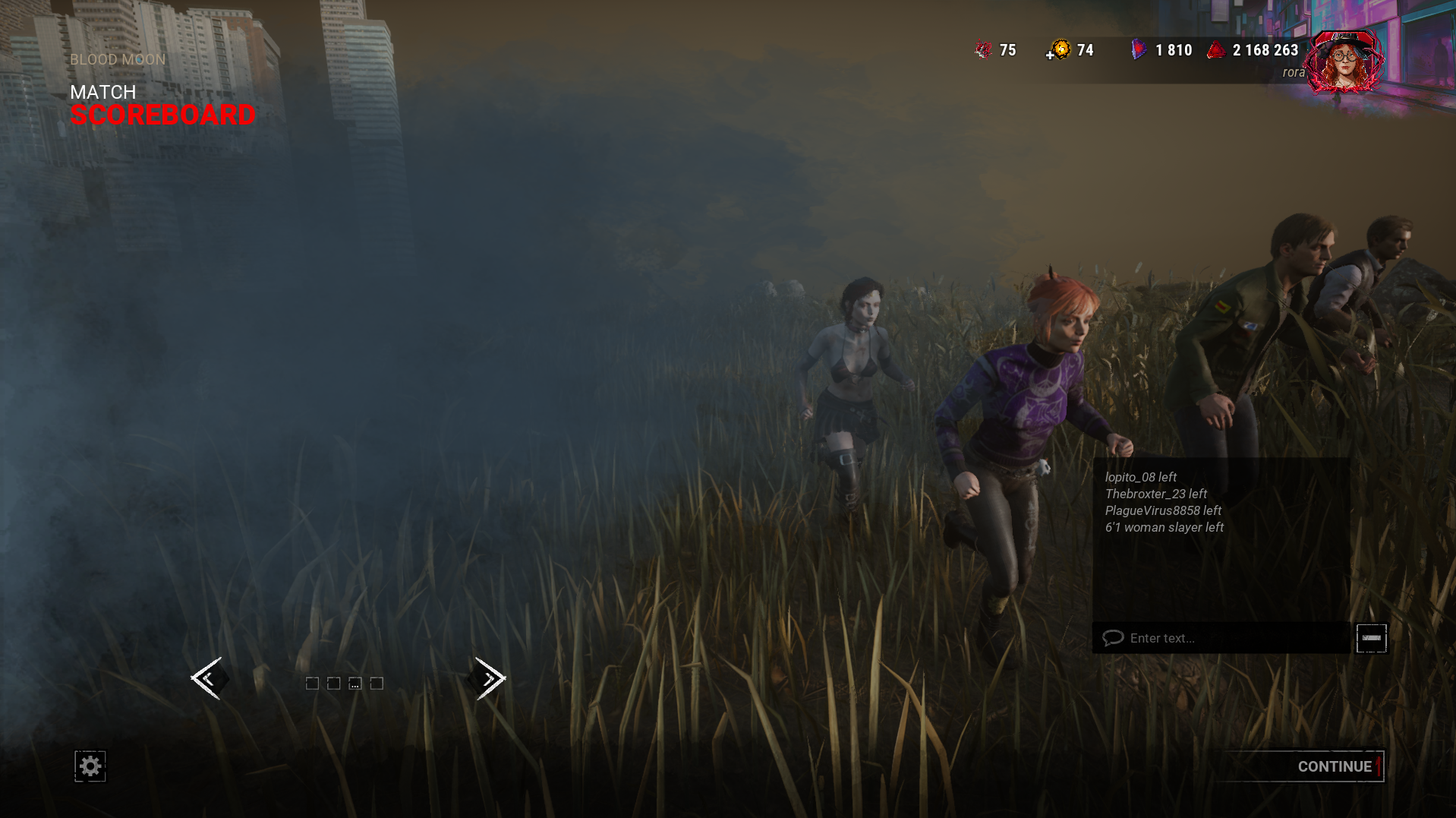This screenshot has width=1456, height=818.
Task: Open rora's player profile portrait
Action: click(x=1344, y=62)
